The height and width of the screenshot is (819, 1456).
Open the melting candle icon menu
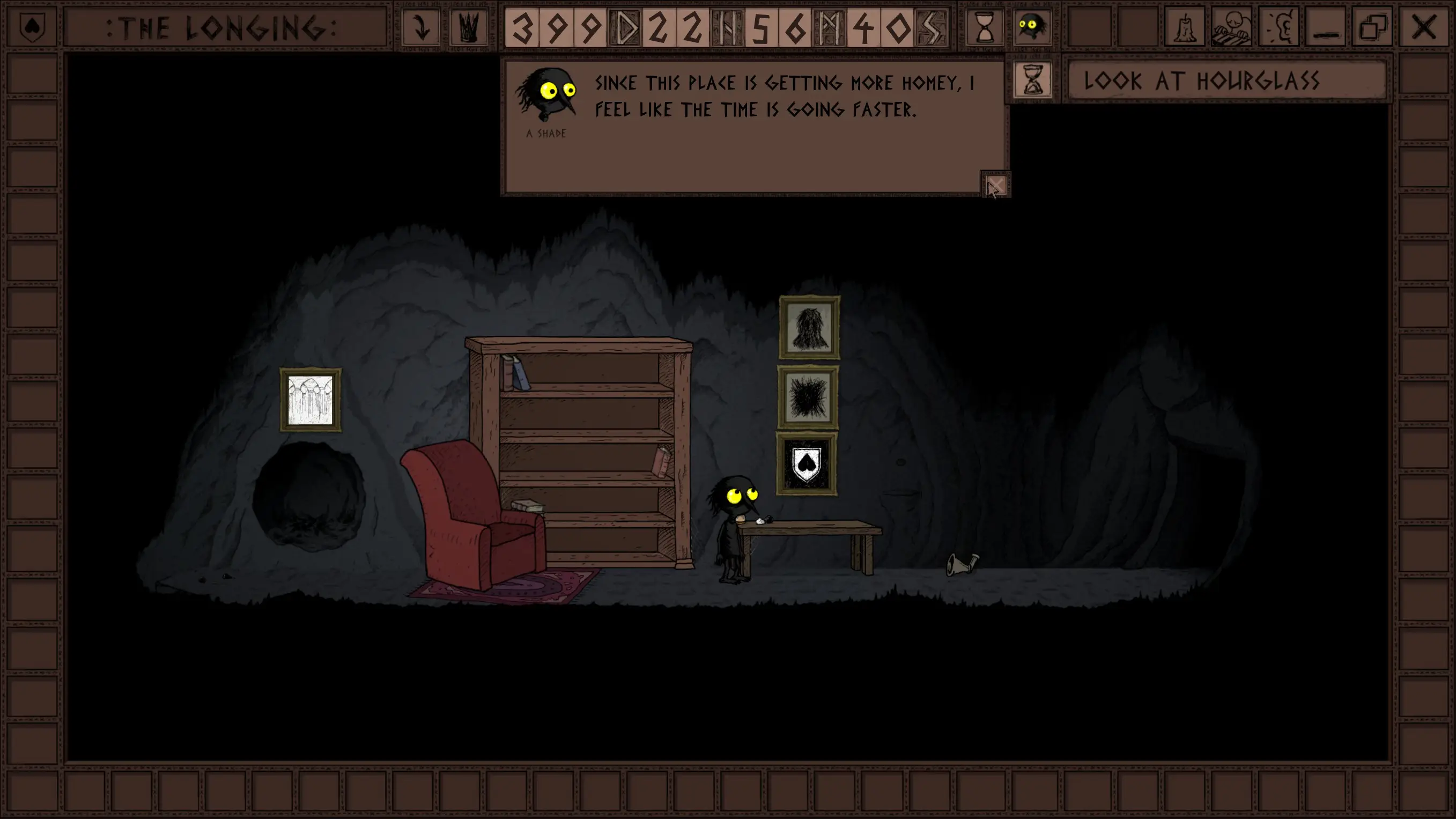click(1184, 27)
